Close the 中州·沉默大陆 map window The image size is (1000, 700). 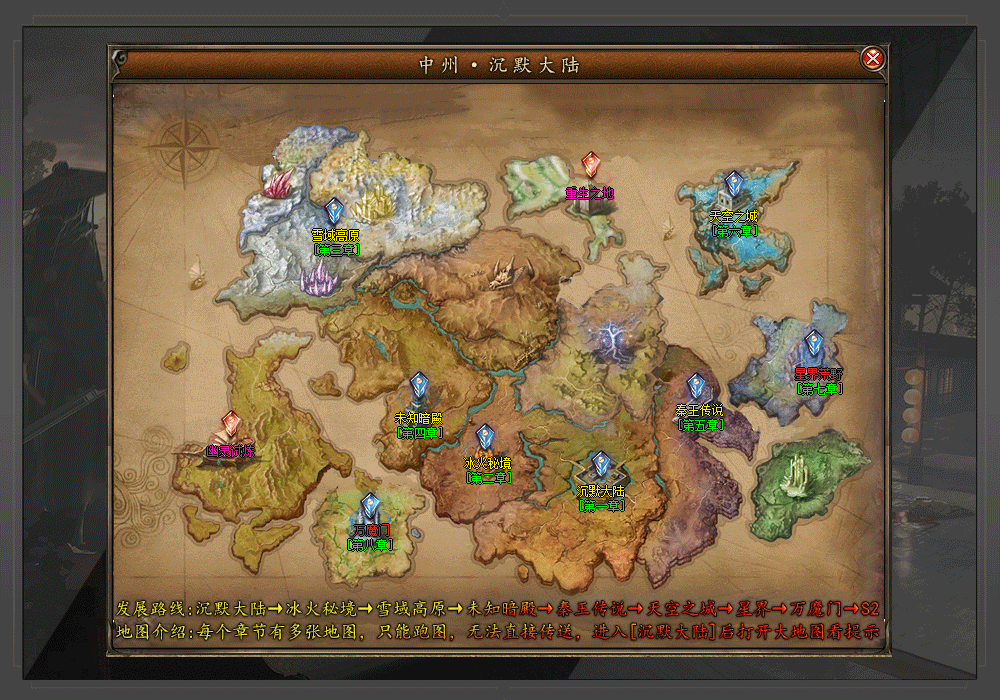pyautogui.click(x=873, y=59)
